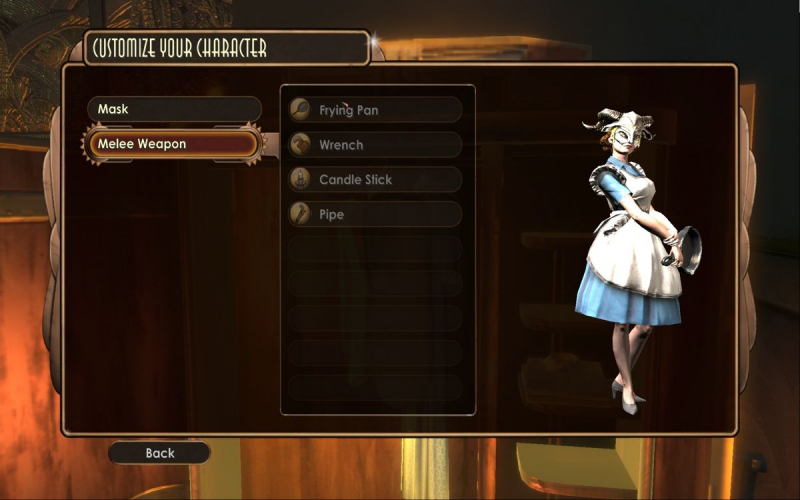Open the Mask customization category

click(174, 109)
